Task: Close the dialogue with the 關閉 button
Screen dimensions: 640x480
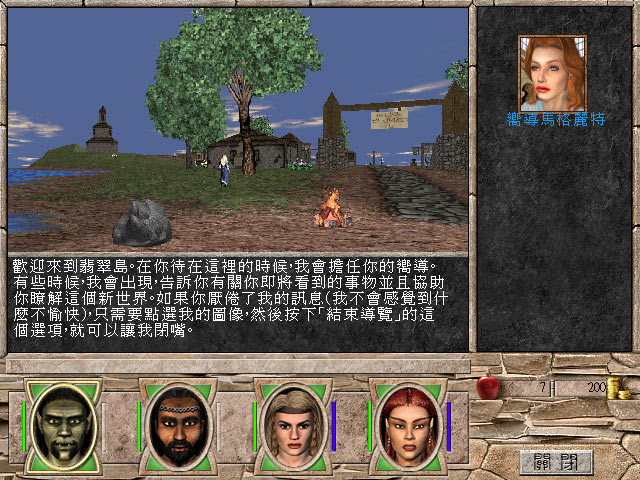Action: click(x=556, y=461)
